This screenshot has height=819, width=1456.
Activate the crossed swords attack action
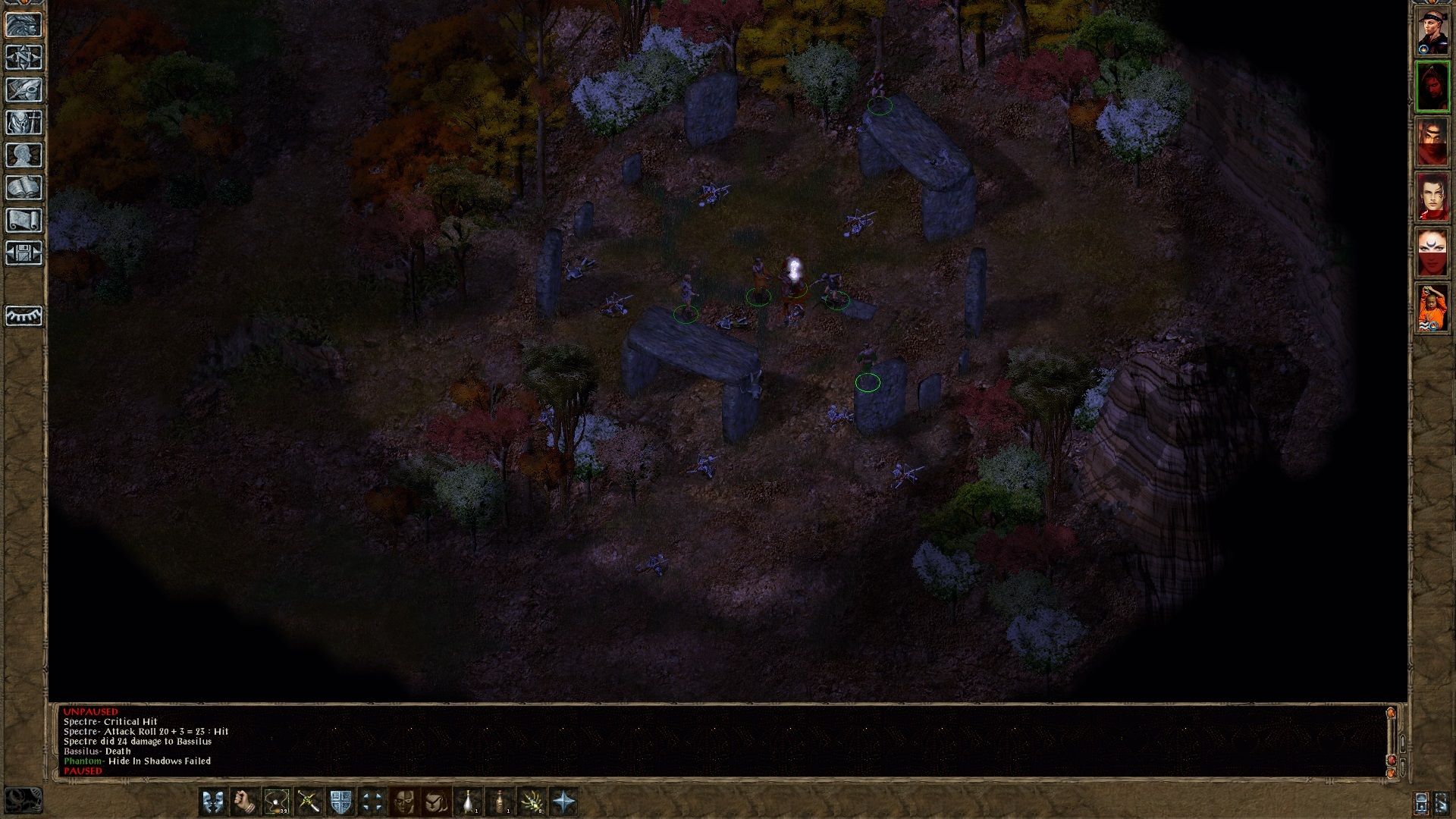(309, 802)
